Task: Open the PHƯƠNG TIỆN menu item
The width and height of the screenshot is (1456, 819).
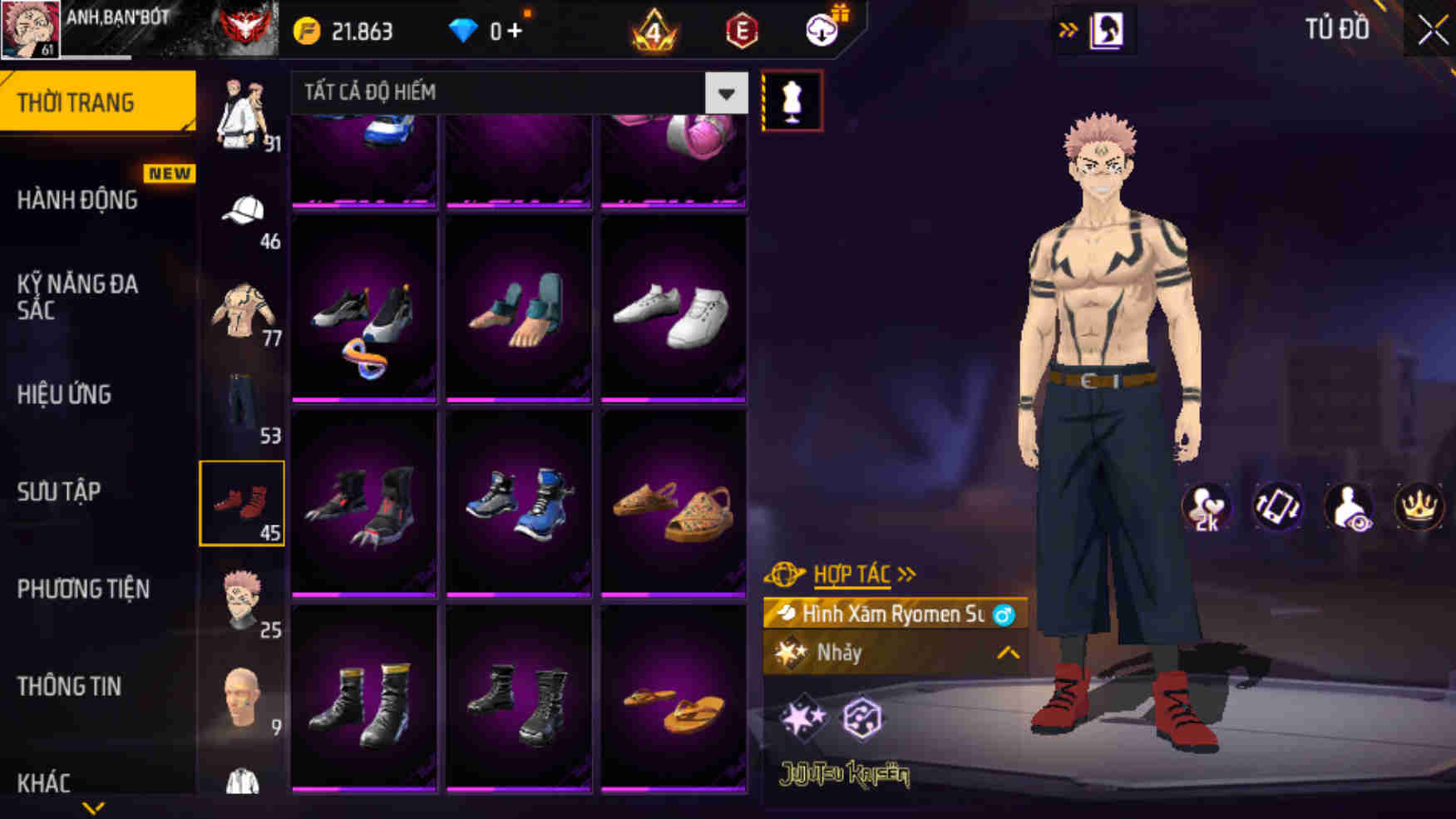Action: [x=81, y=590]
